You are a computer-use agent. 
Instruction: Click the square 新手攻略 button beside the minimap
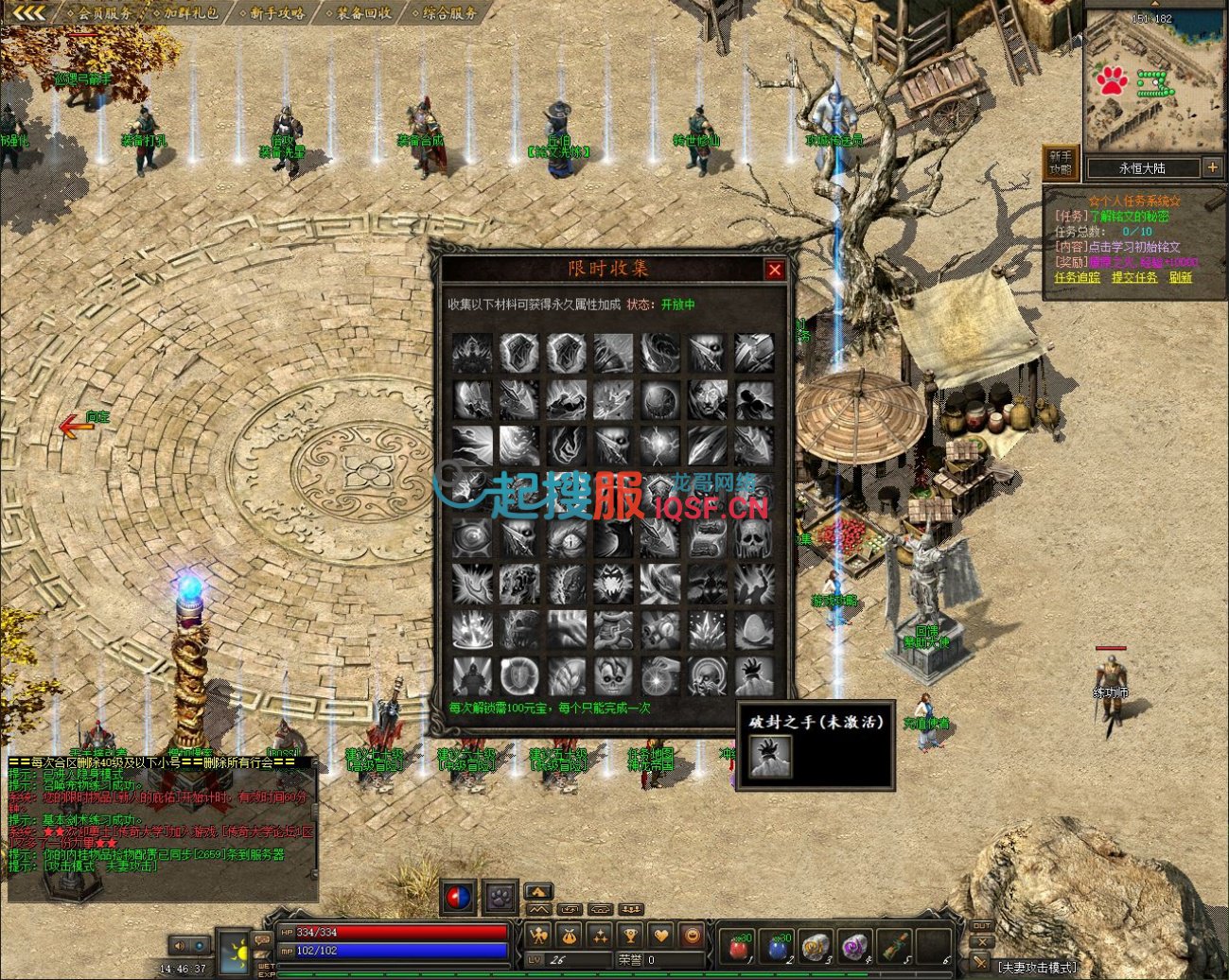[x=1061, y=163]
